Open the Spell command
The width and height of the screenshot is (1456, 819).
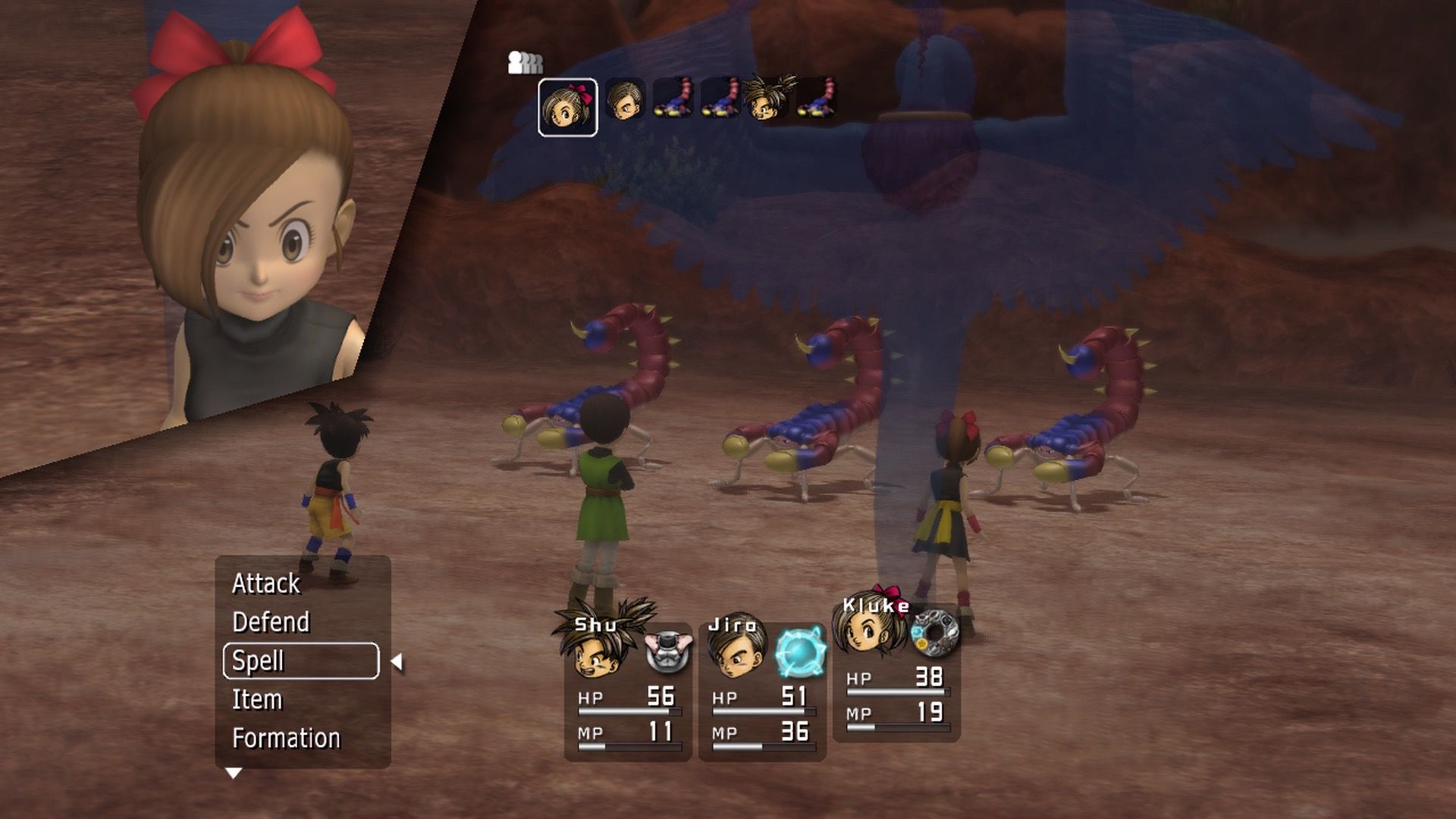tap(301, 661)
